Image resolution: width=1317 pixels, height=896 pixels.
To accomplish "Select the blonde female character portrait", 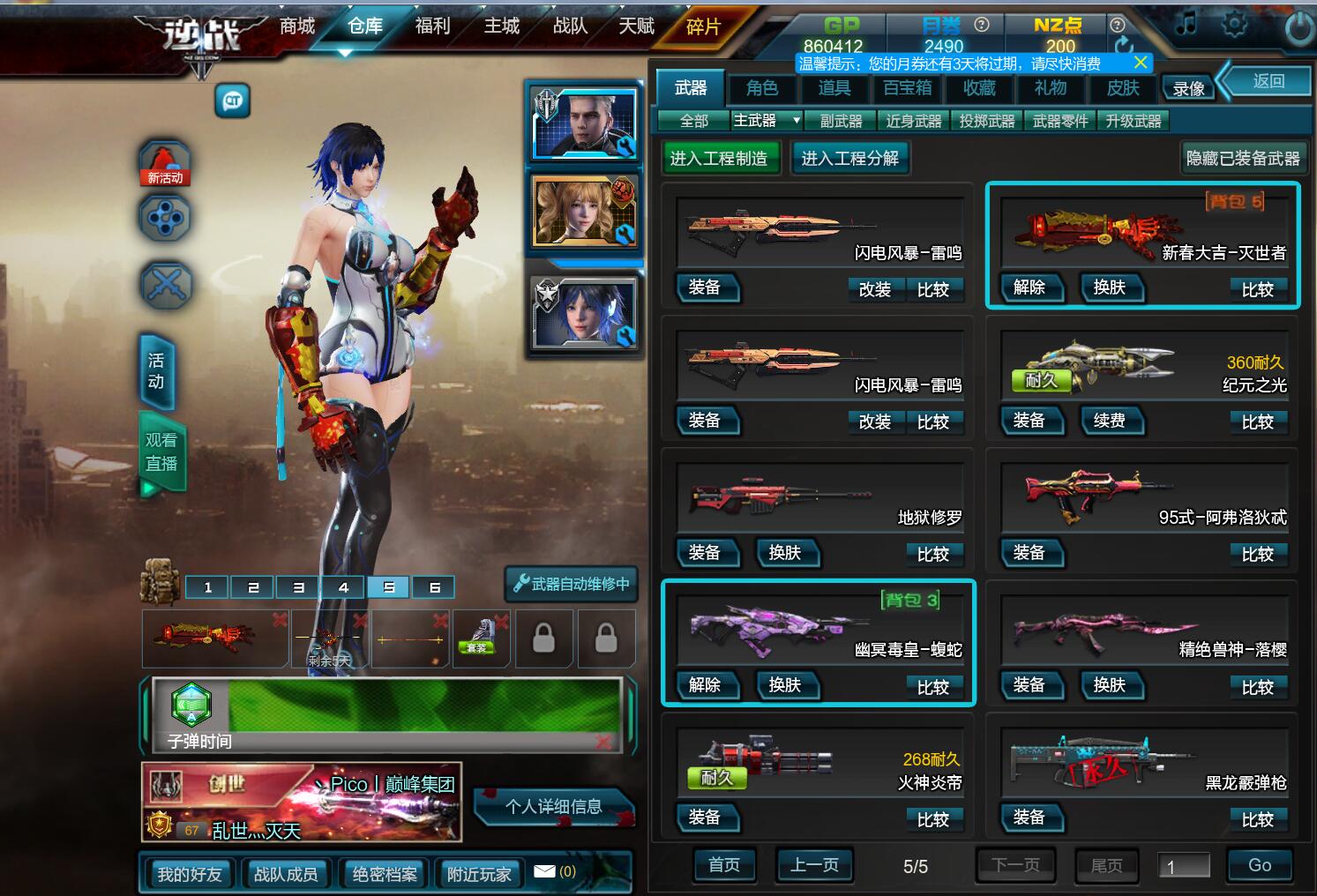I will point(583,213).
